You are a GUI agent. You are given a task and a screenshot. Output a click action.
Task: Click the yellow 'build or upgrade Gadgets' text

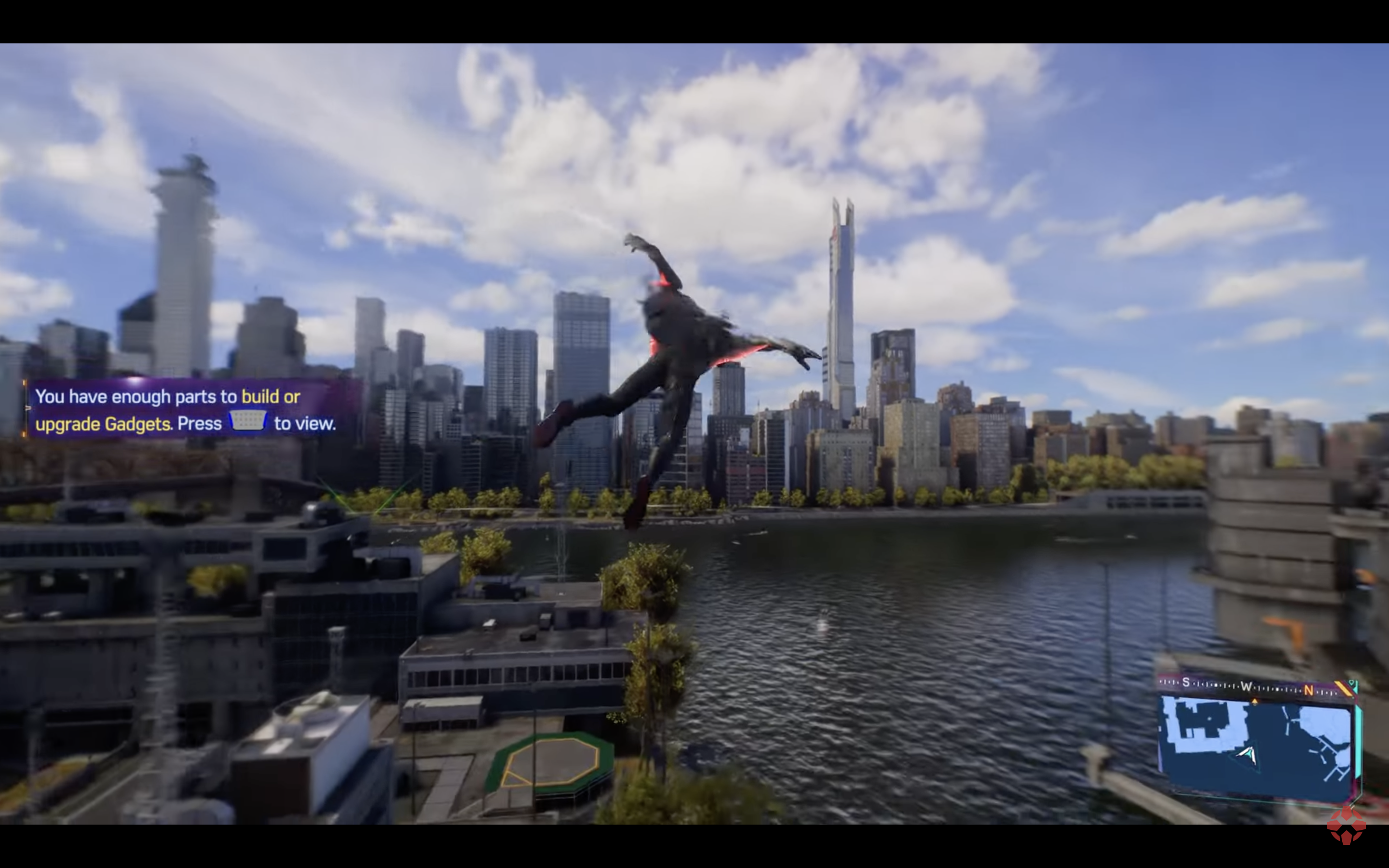pyautogui.click(x=270, y=396)
